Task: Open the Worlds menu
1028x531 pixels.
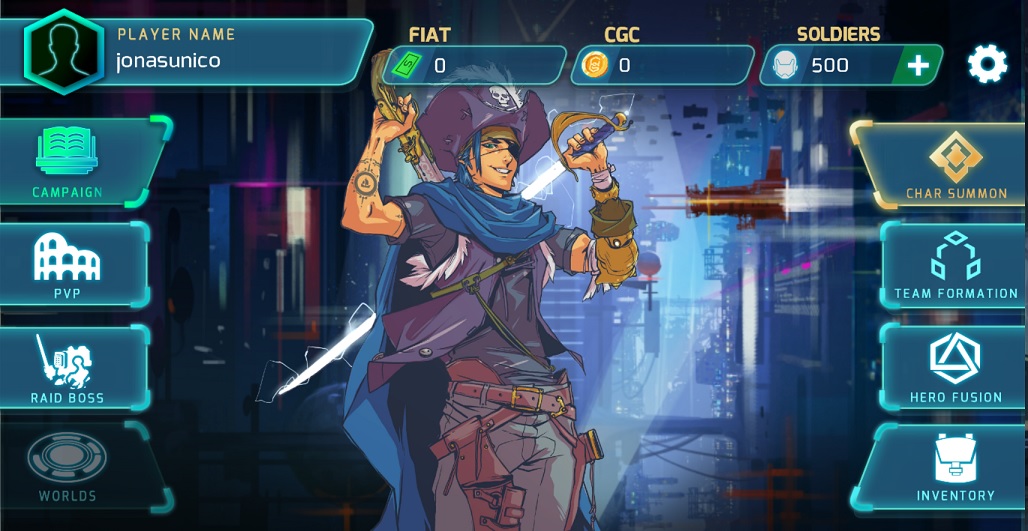Action: click(68, 466)
